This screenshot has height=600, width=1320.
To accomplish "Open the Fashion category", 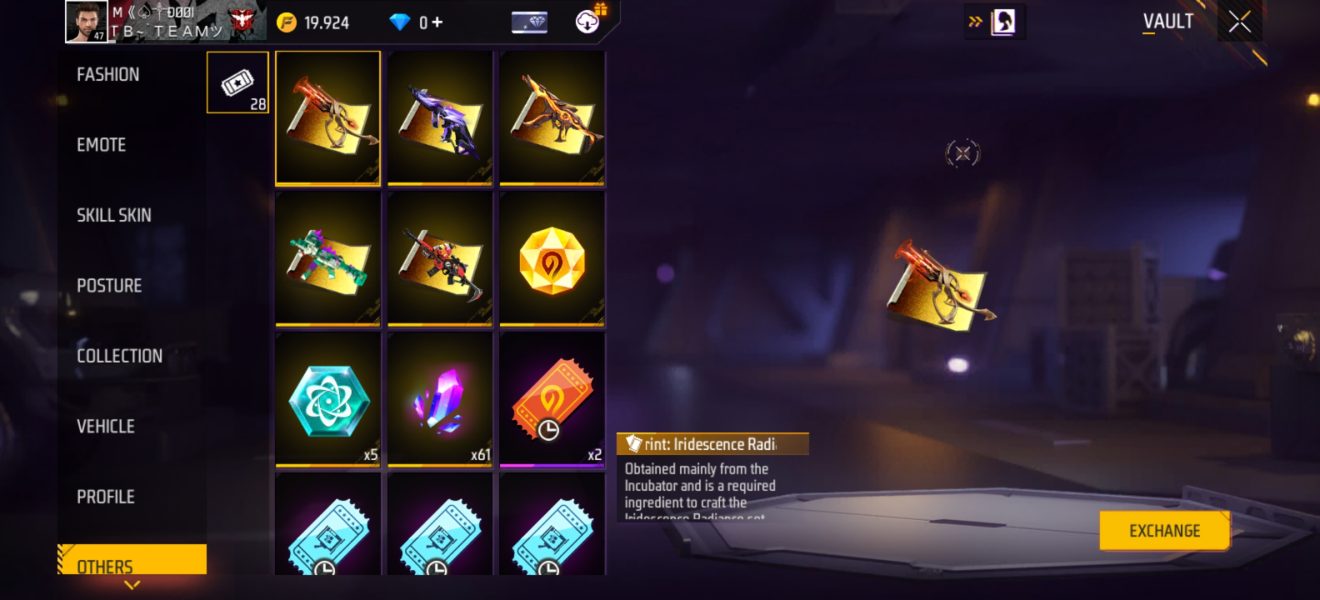I will (x=108, y=75).
